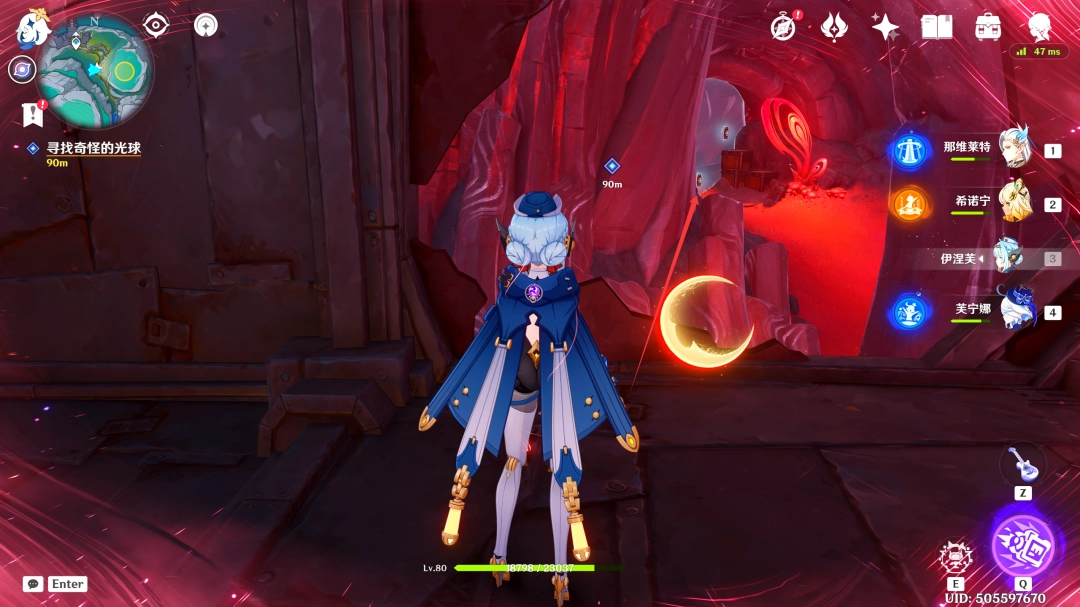The height and width of the screenshot is (607, 1080).
Task: Open the circular minimap
Action: tap(96, 58)
